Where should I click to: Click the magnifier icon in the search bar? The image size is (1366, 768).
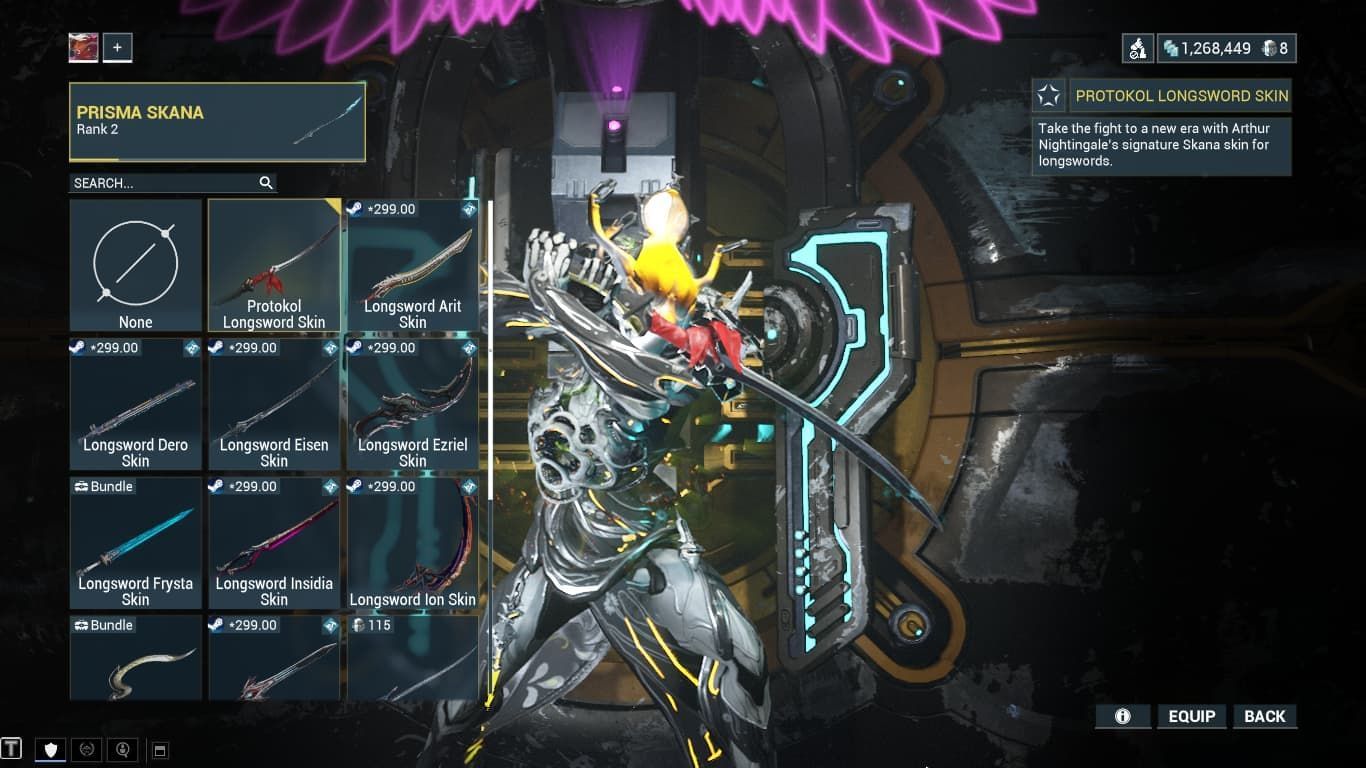pyautogui.click(x=265, y=183)
